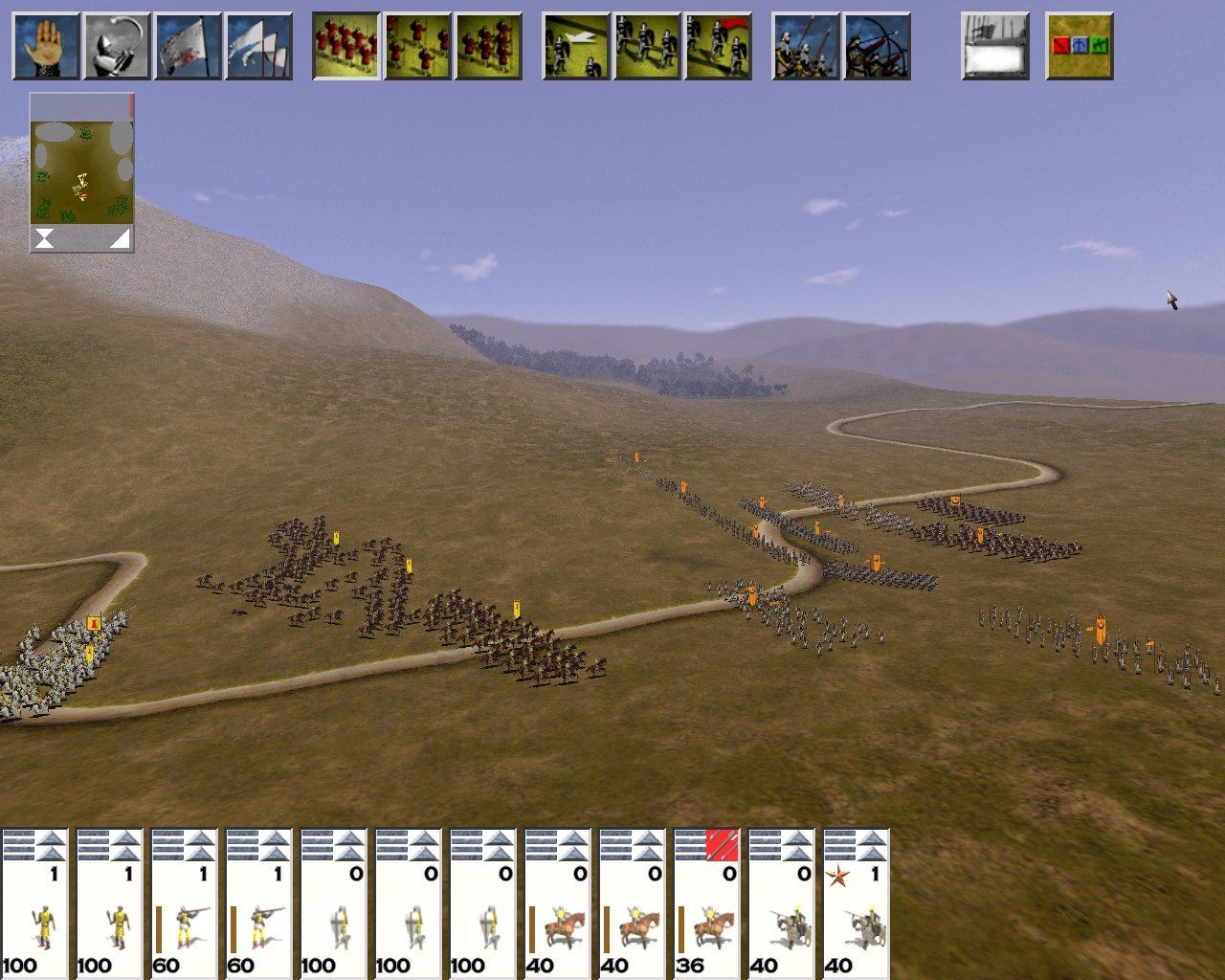Click the hourglass button under the minimap
The image size is (1225, 980).
click(44, 239)
